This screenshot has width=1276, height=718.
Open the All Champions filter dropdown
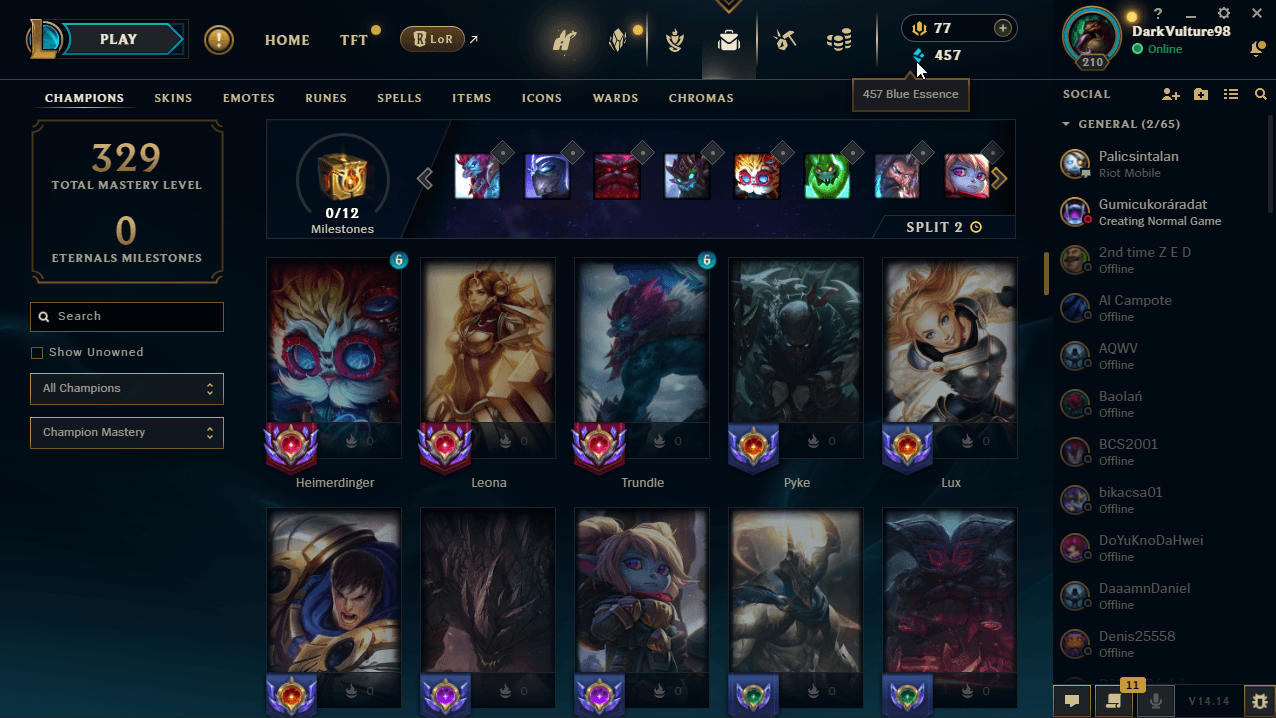click(127, 388)
